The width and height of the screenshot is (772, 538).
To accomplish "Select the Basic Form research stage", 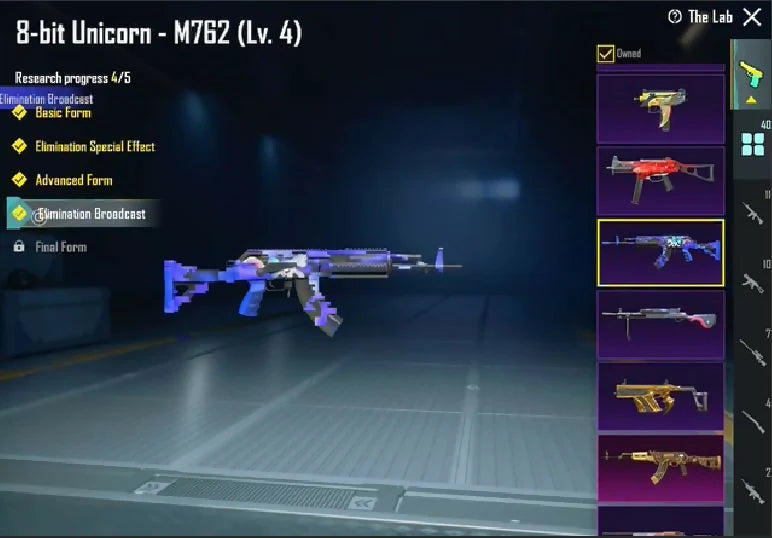I will pyautogui.click(x=62, y=113).
